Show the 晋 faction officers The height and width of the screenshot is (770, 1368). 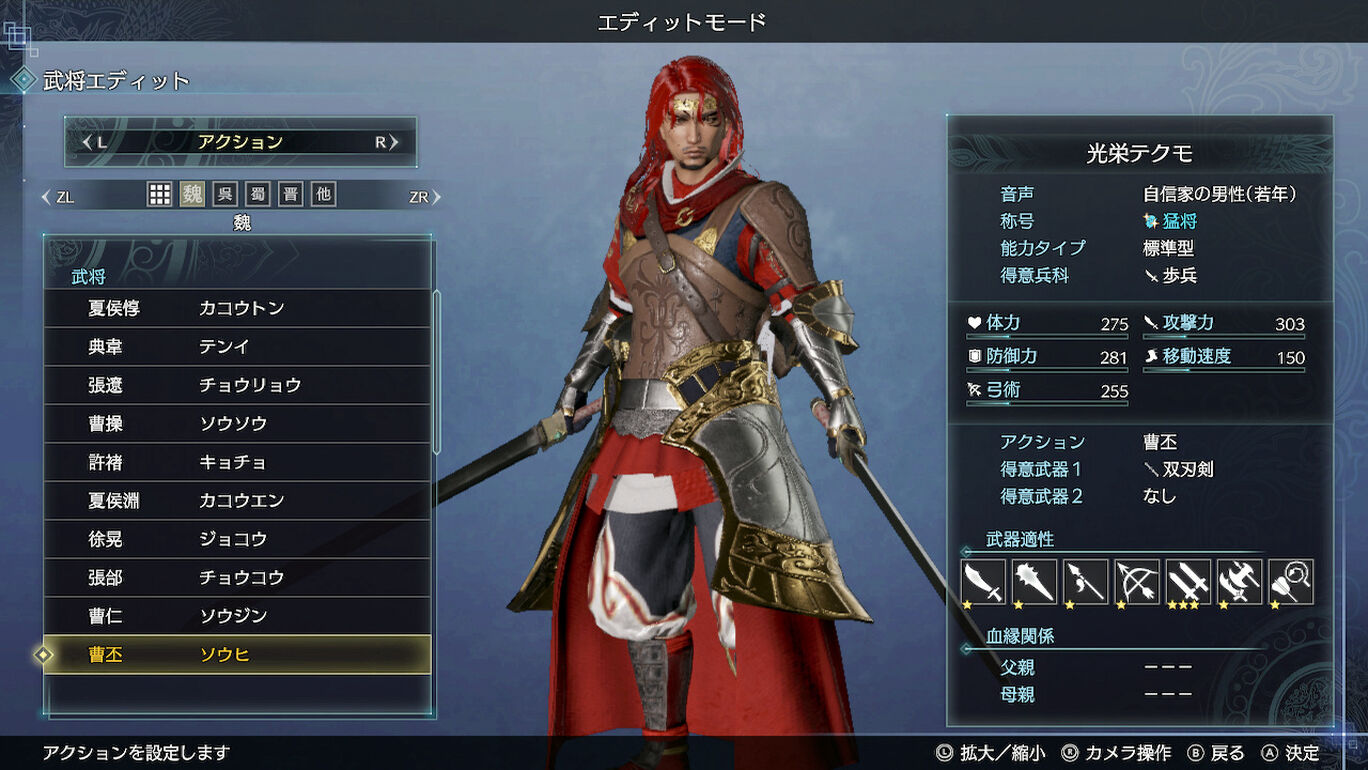point(290,195)
